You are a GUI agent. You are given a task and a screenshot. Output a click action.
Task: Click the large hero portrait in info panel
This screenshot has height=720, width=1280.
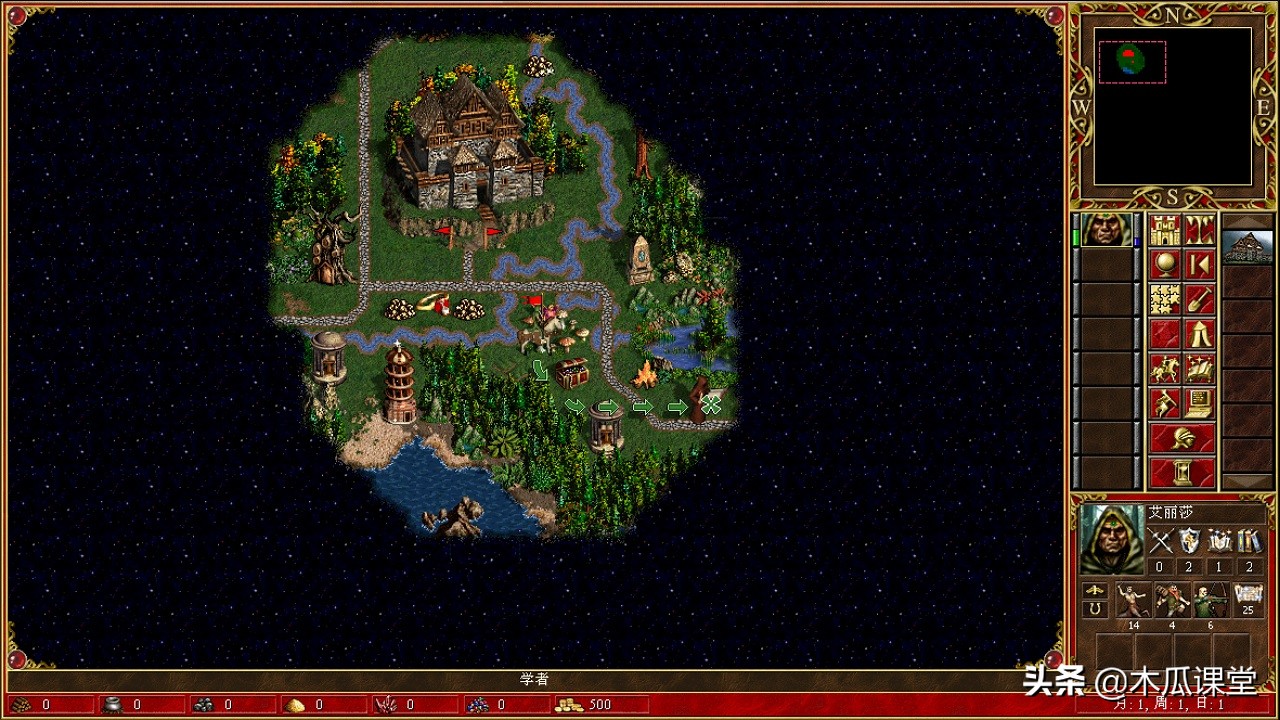pyautogui.click(x=1110, y=539)
